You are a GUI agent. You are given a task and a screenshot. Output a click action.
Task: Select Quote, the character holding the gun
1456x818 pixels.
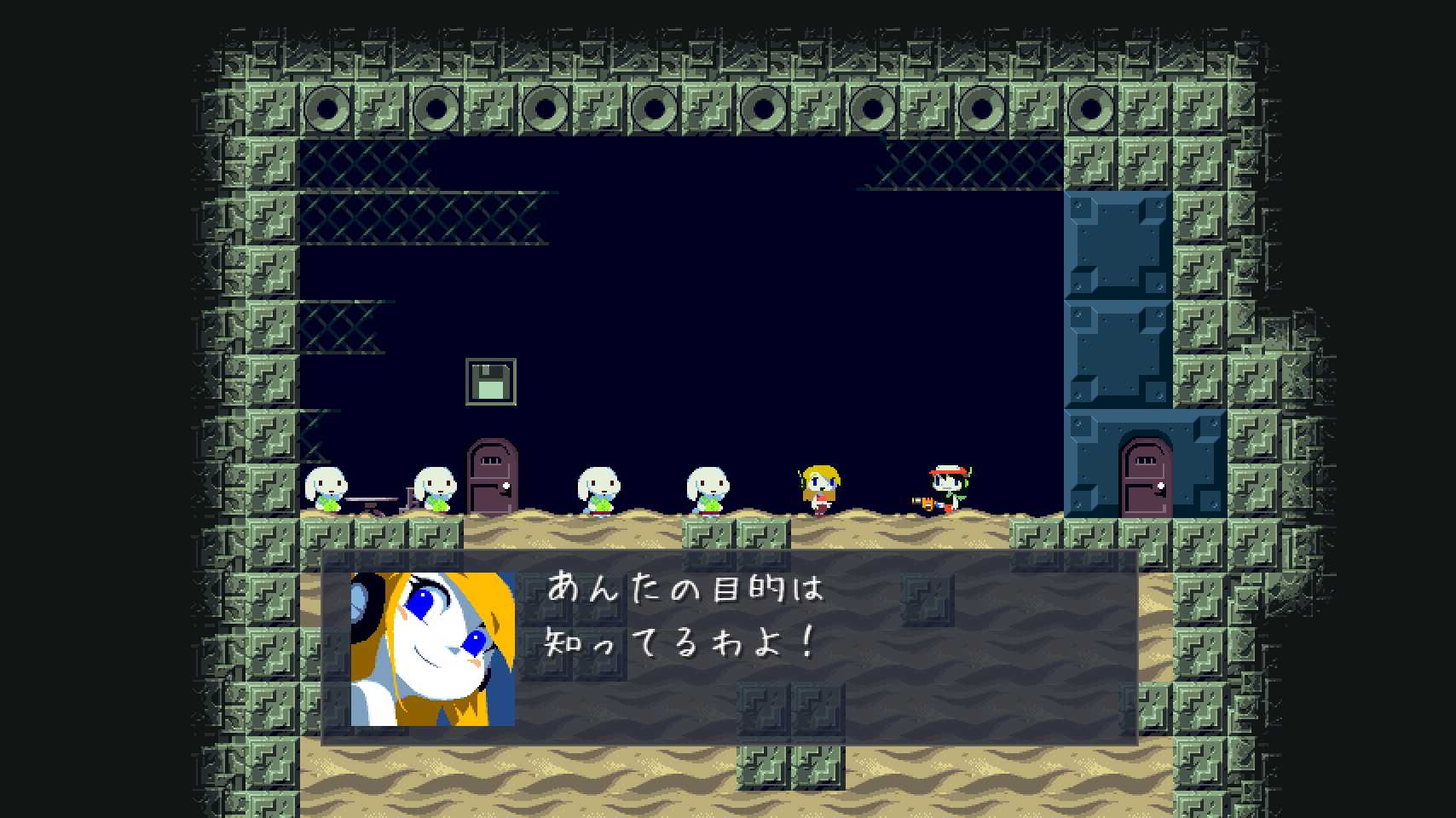tap(946, 486)
